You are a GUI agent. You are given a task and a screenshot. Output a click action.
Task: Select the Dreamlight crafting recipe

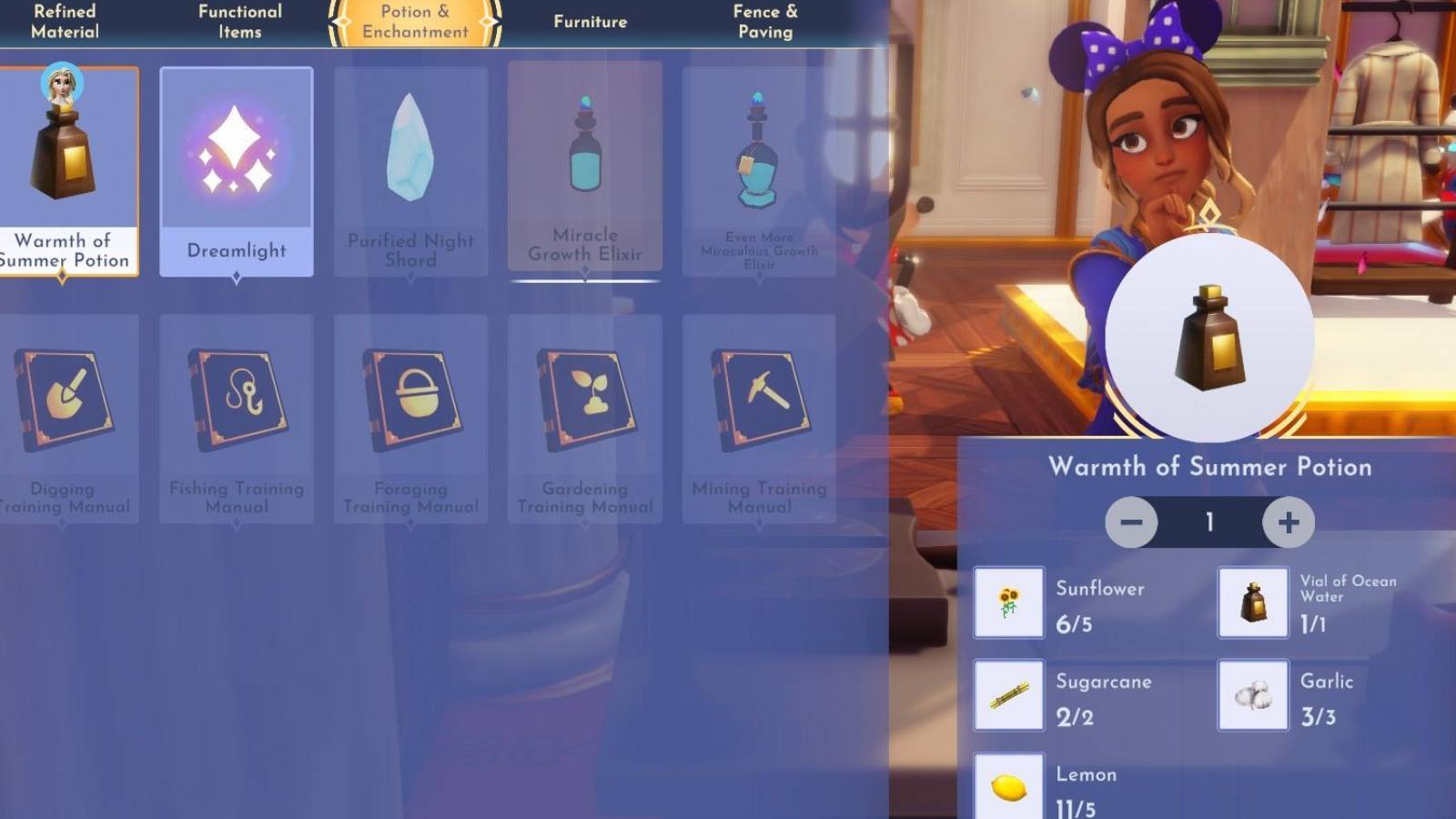click(x=236, y=168)
